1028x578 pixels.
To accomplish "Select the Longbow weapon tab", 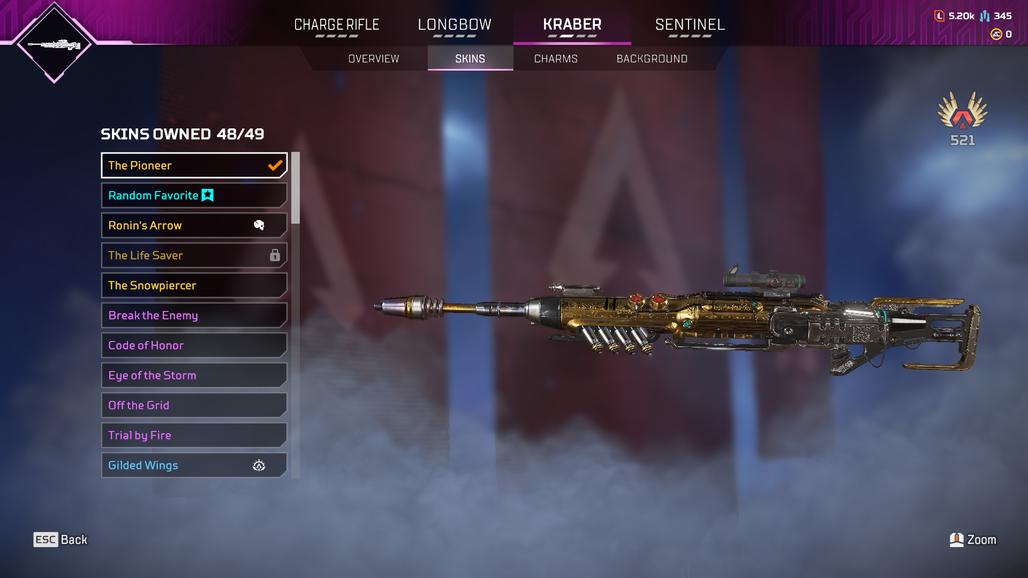I will tap(454, 25).
